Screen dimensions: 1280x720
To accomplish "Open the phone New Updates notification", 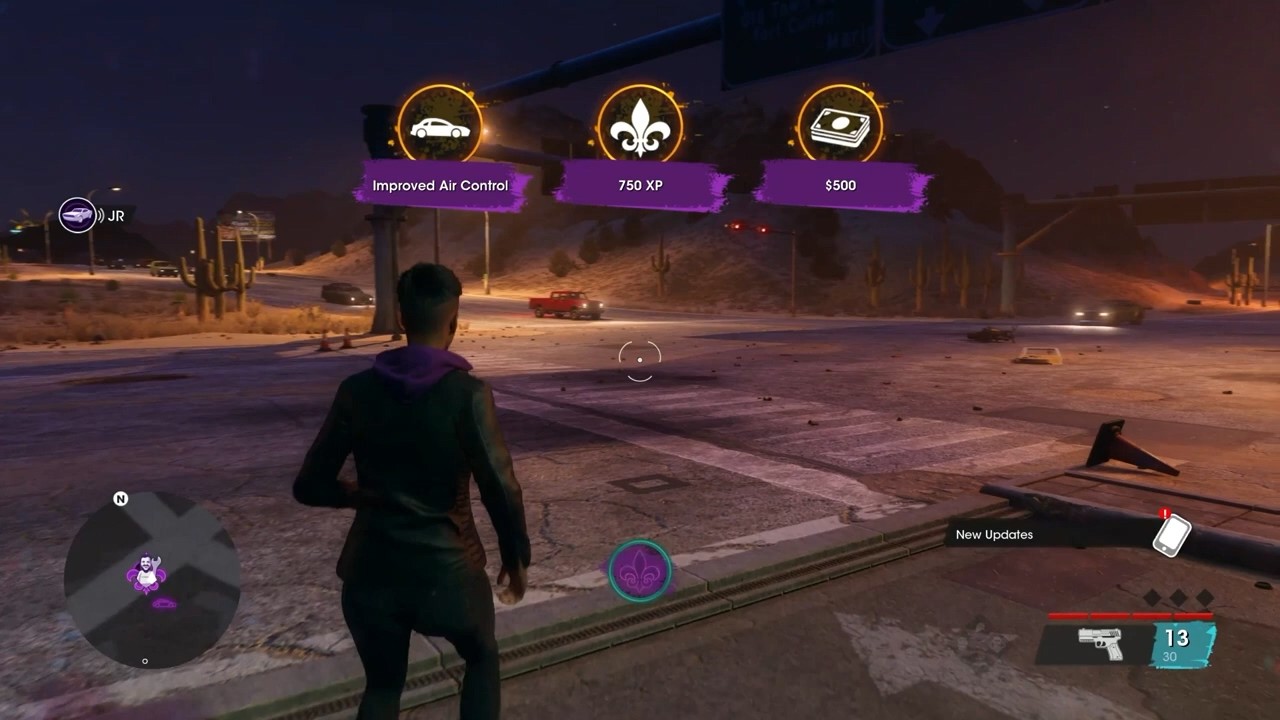I will click(x=1171, y=534).
